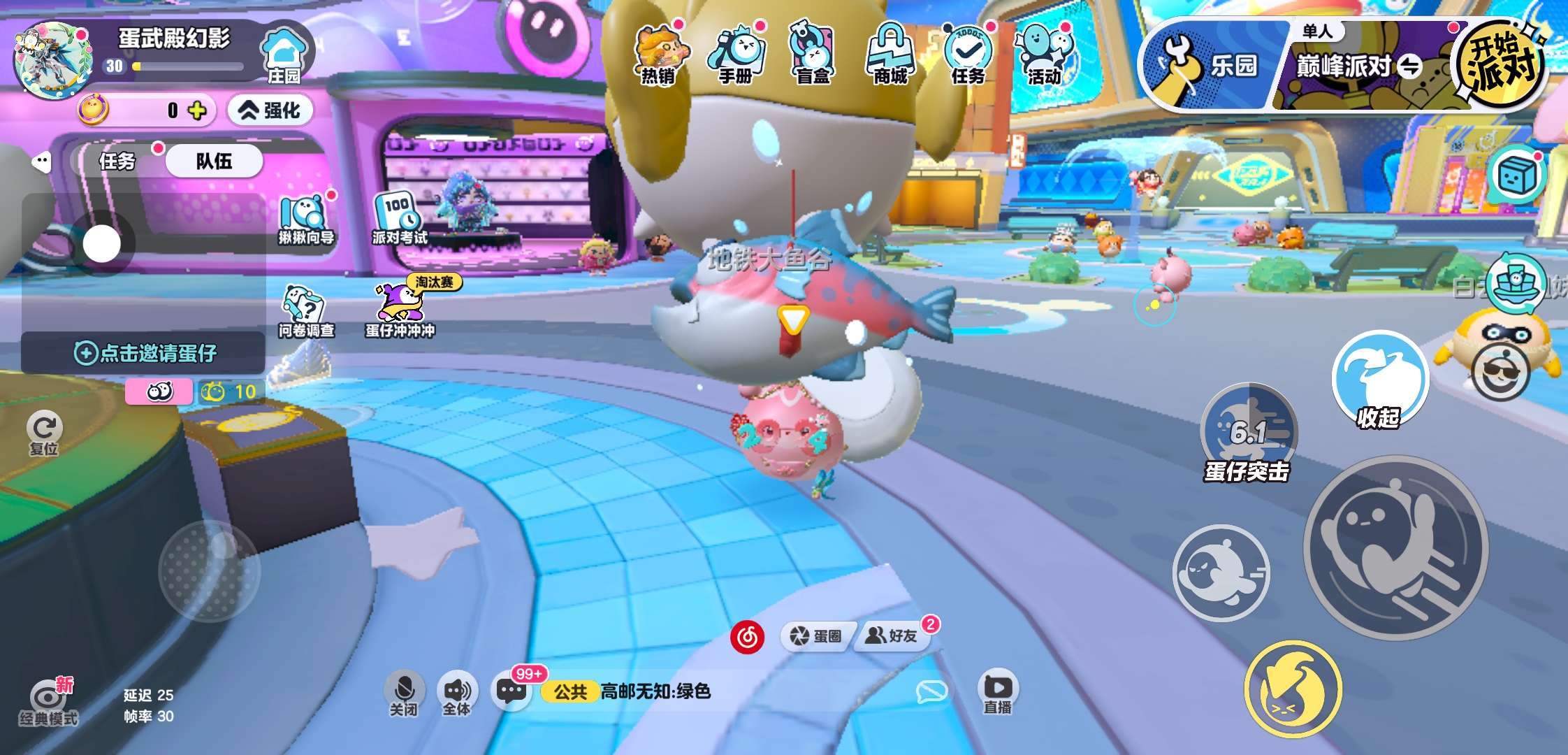Open the 盲盒 blind box menu
The height and width of the screenshot is (755, 1568).
(x=813, y=54)
